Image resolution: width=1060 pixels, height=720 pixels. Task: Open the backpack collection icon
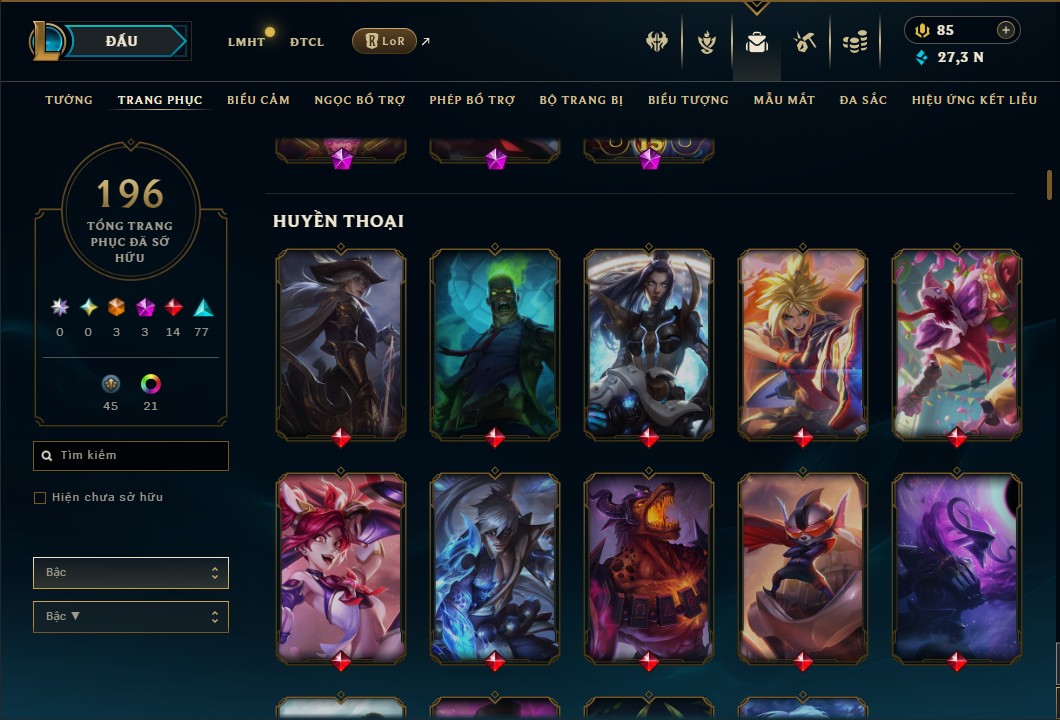coord(757,42)
